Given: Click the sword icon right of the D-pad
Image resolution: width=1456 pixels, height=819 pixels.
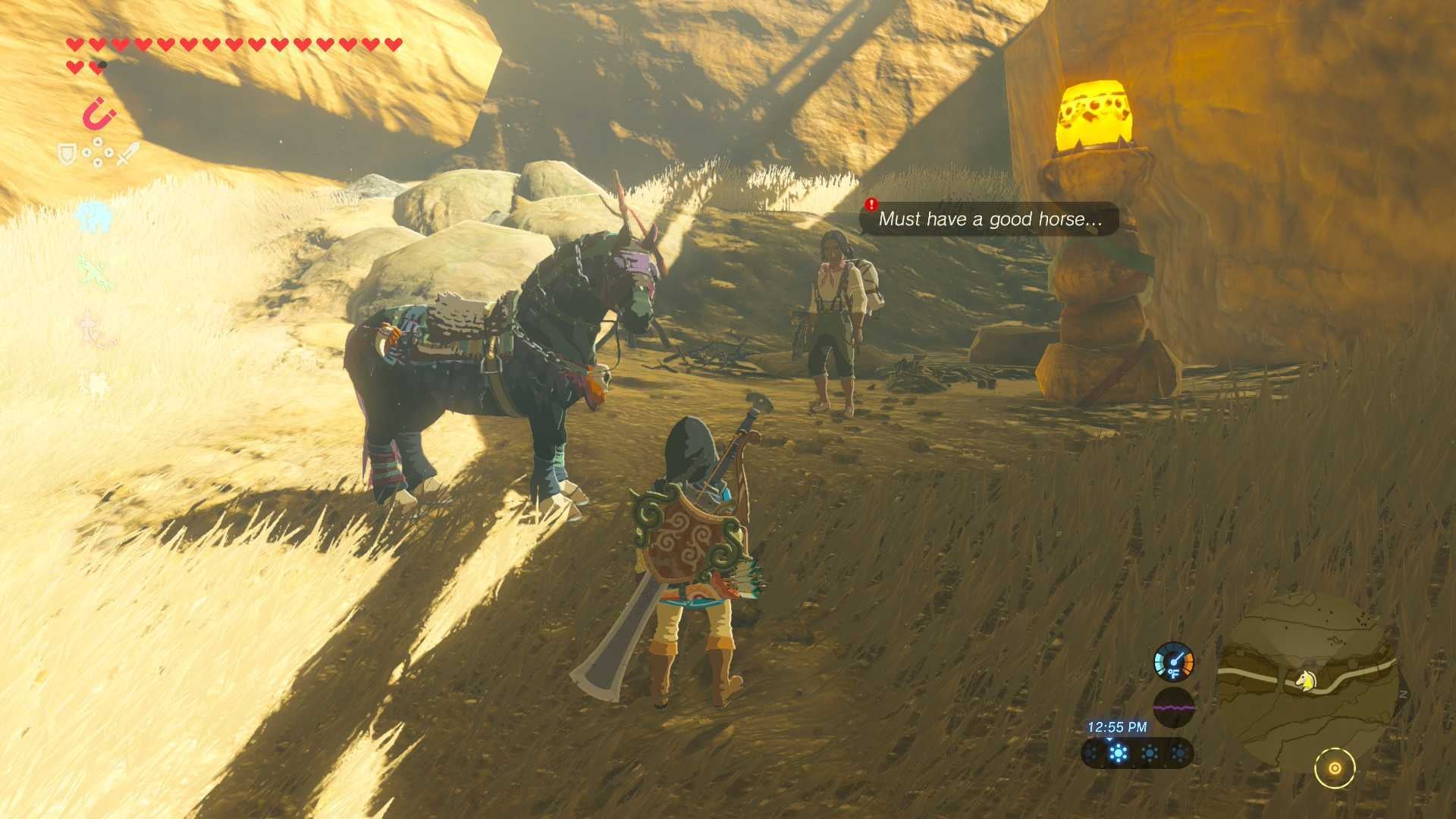Looking at the screenshot, I should pos(126,155).
